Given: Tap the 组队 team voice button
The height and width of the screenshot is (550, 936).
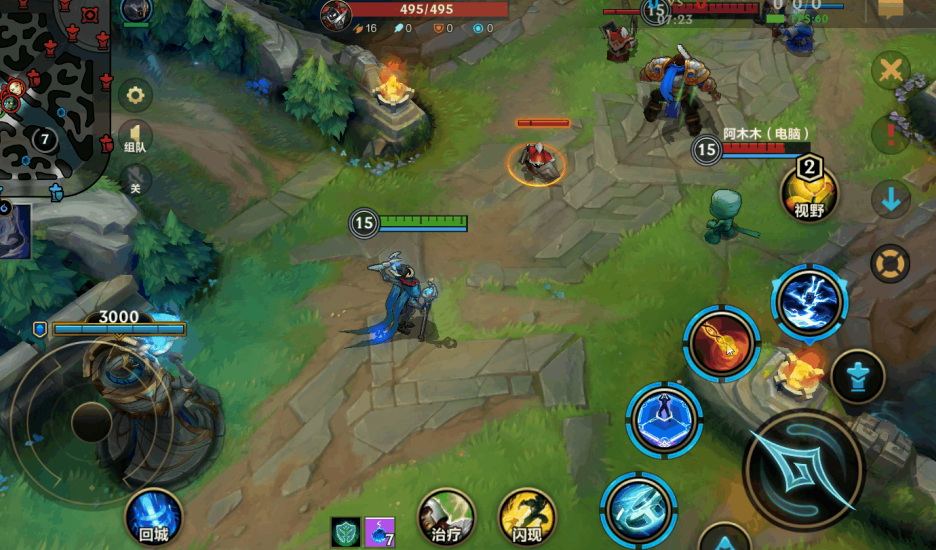Looking at the screenshot, I should (135, 139).
